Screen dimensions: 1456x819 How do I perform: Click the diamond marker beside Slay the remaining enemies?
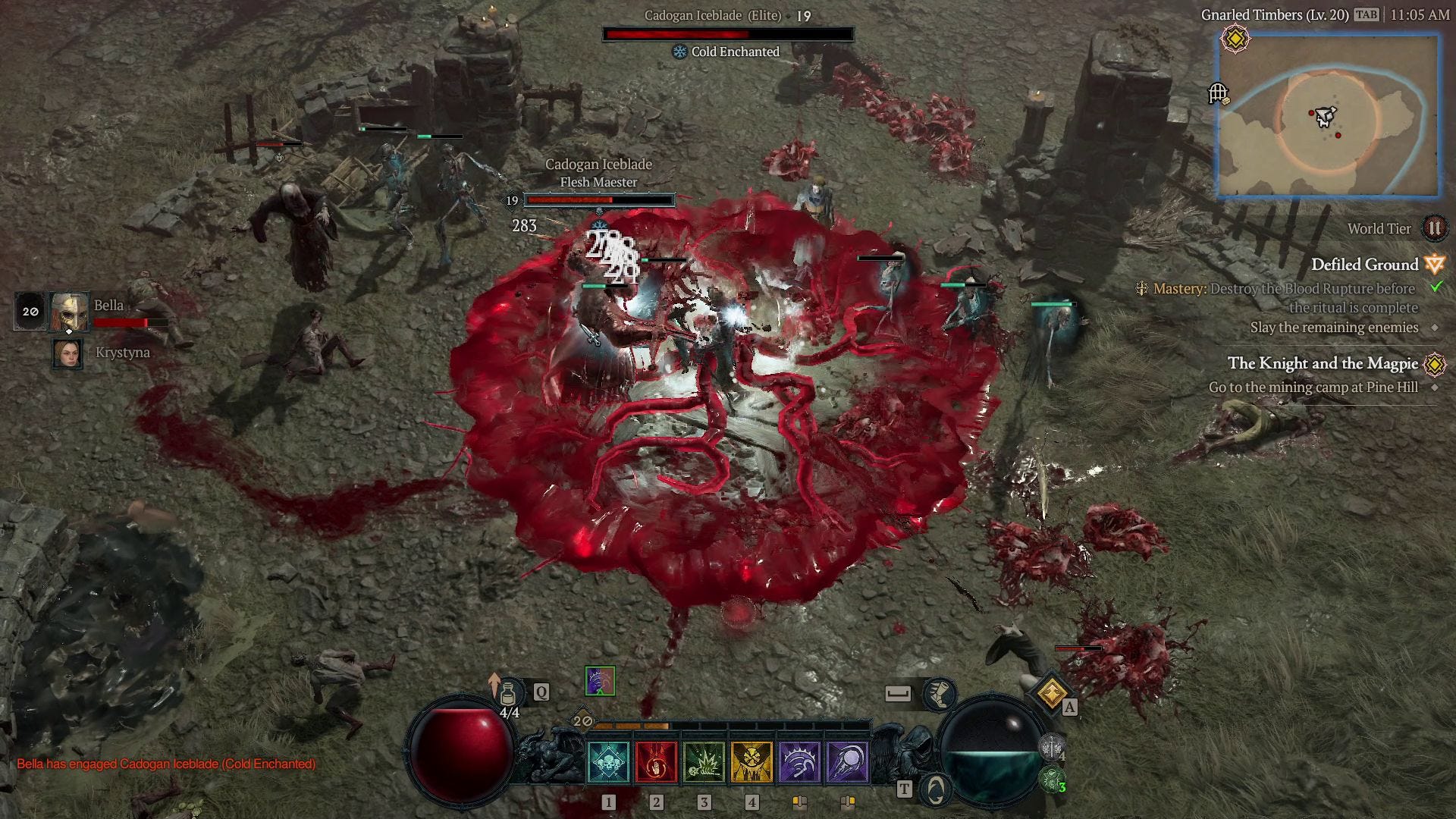click(1436, 327)
